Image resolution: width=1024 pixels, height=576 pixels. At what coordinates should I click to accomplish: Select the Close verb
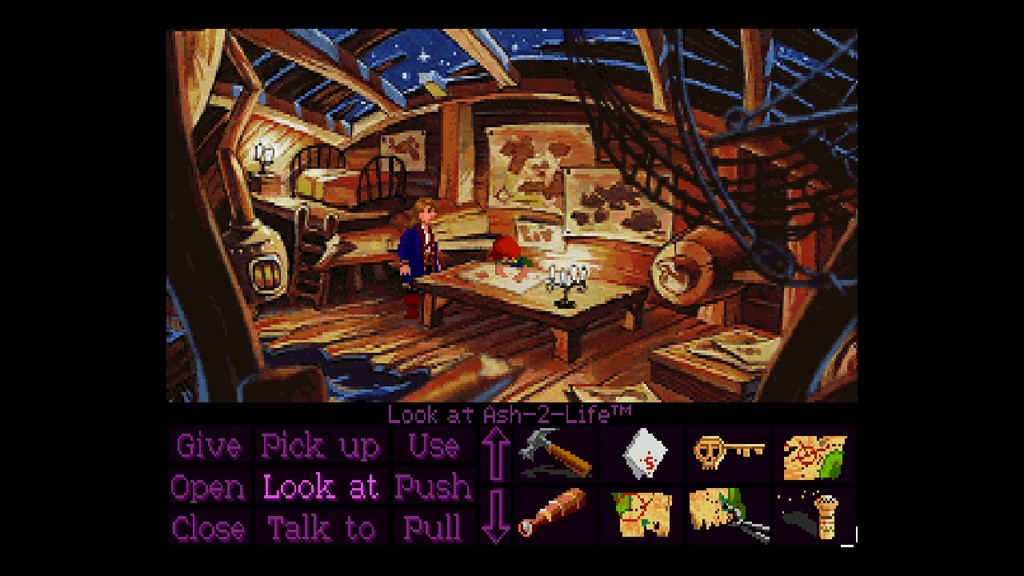tap(208, 528)
